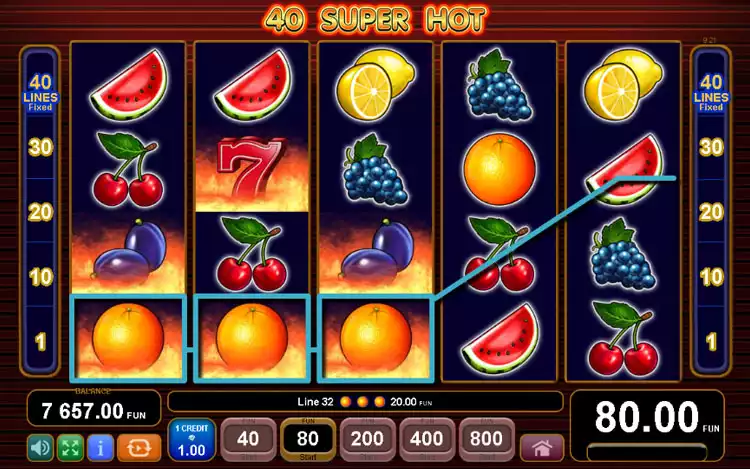Switch to fullscreen with the green arrows button

coord(70,446)
